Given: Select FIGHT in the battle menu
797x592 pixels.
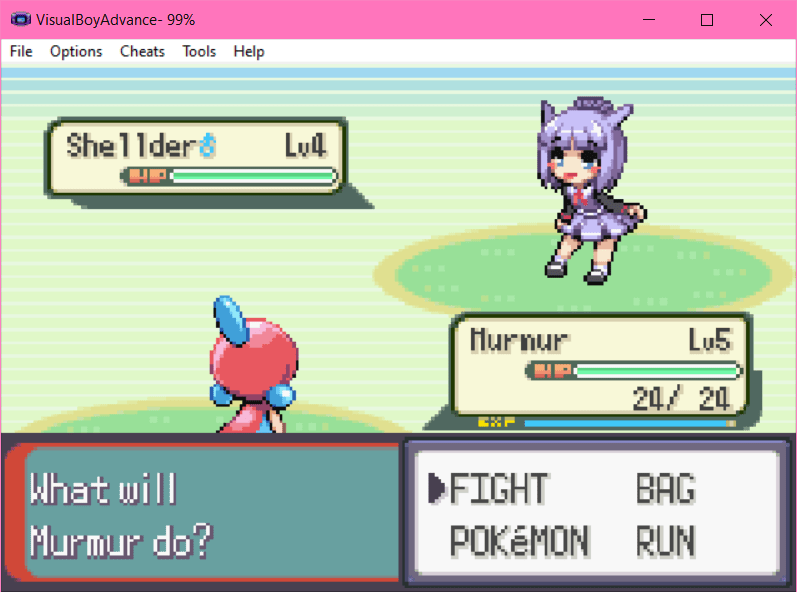Looking at the screenshot, I should click(x=498, y=489).
